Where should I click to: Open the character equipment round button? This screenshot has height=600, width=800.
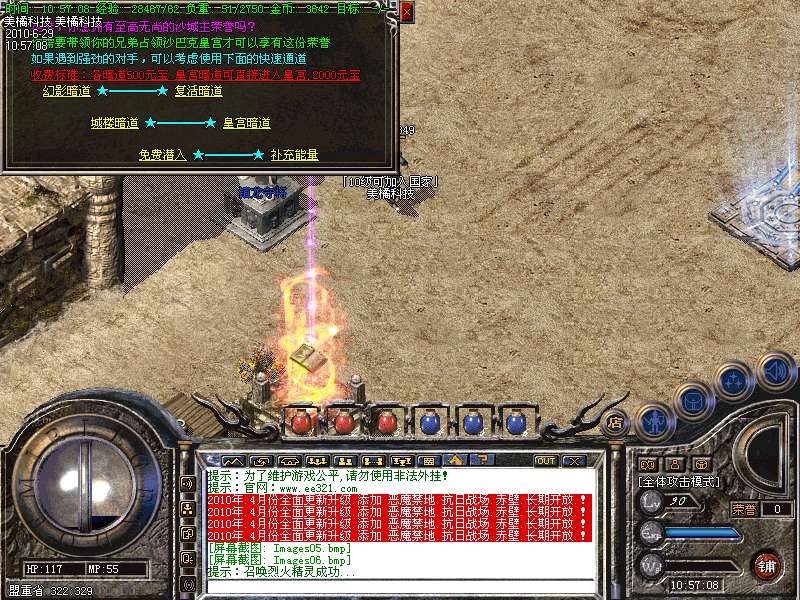pos(654,421)
